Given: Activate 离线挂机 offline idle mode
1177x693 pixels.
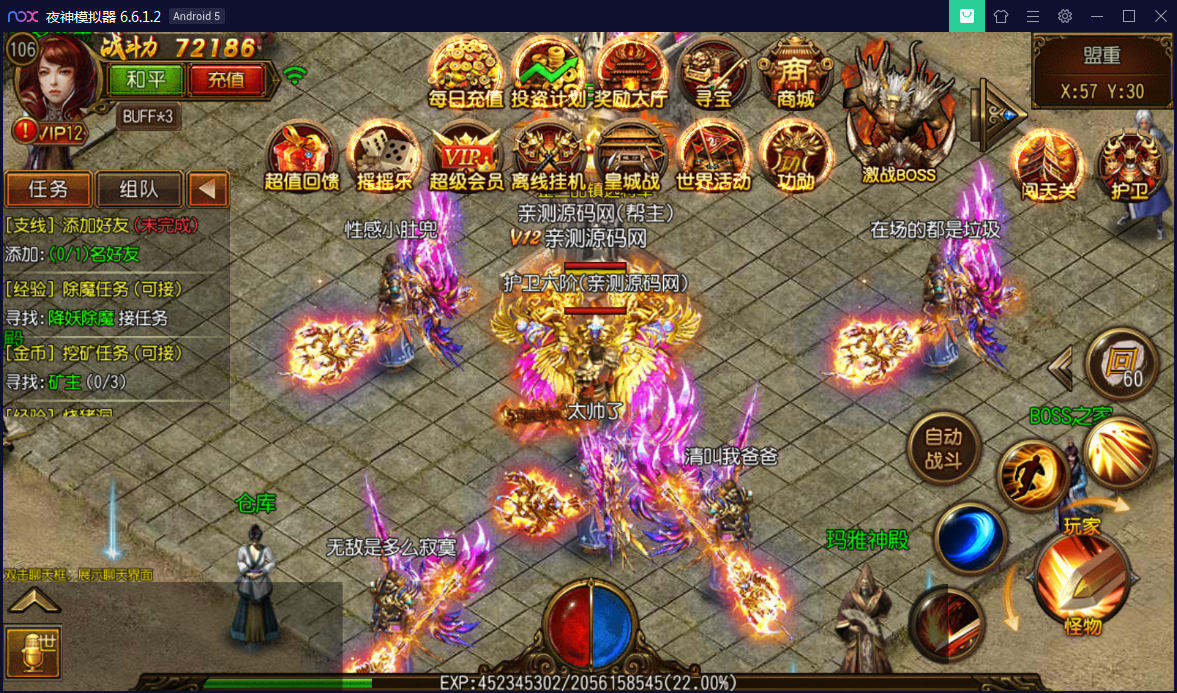Looking at the screenshot, I should 548,157.
